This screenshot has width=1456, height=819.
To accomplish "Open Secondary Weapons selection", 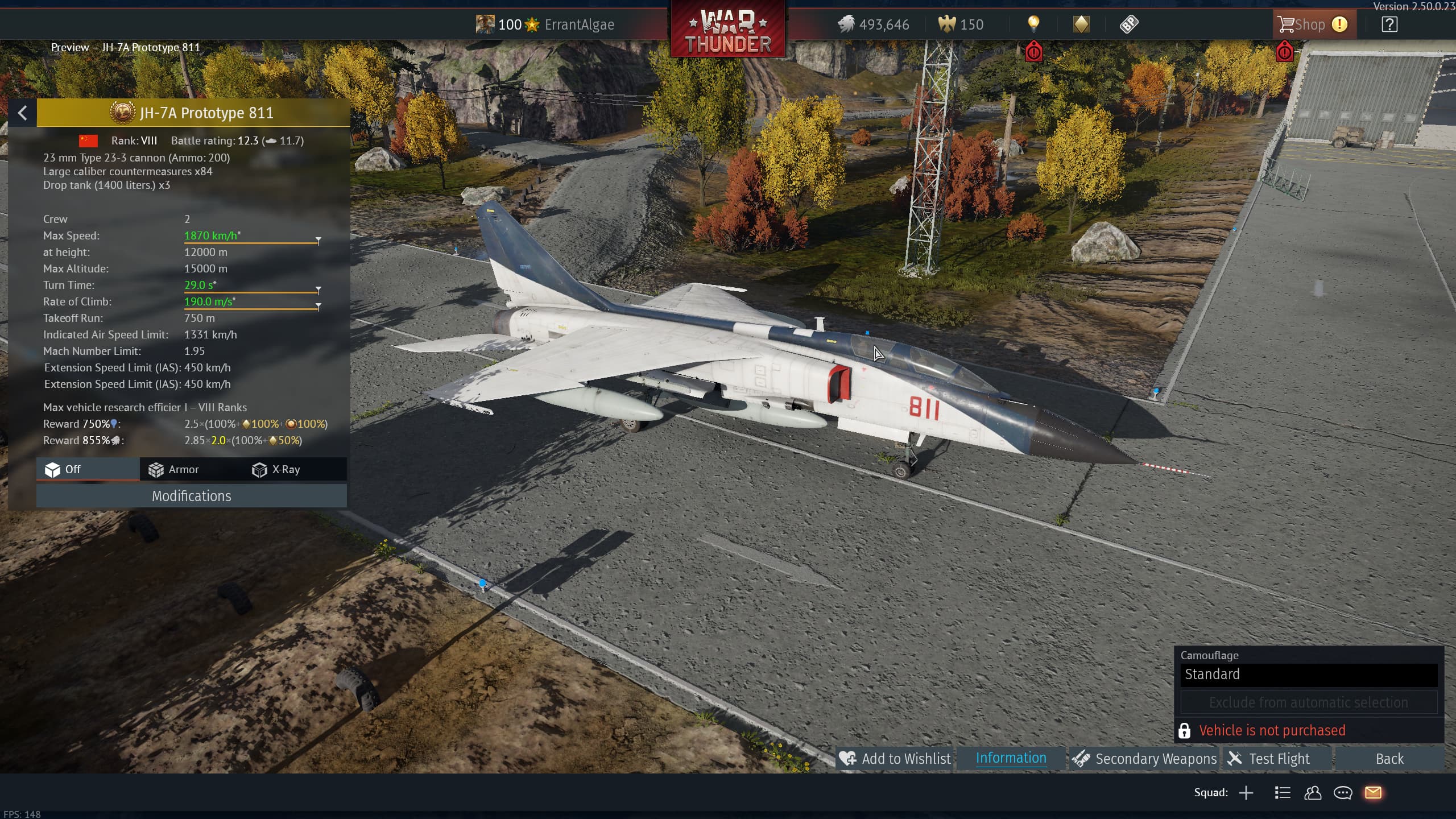I will 1144,759.
